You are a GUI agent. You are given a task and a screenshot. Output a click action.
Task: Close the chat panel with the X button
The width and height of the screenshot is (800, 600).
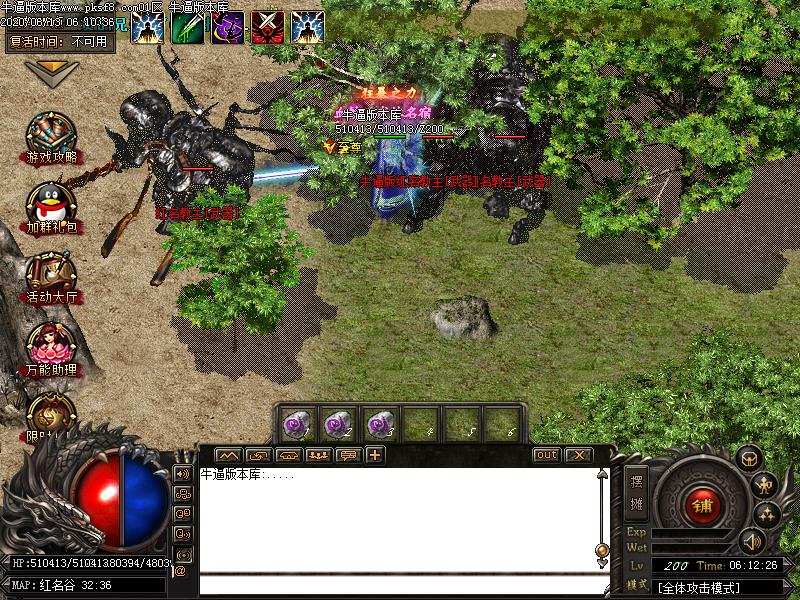pos(578,455)
